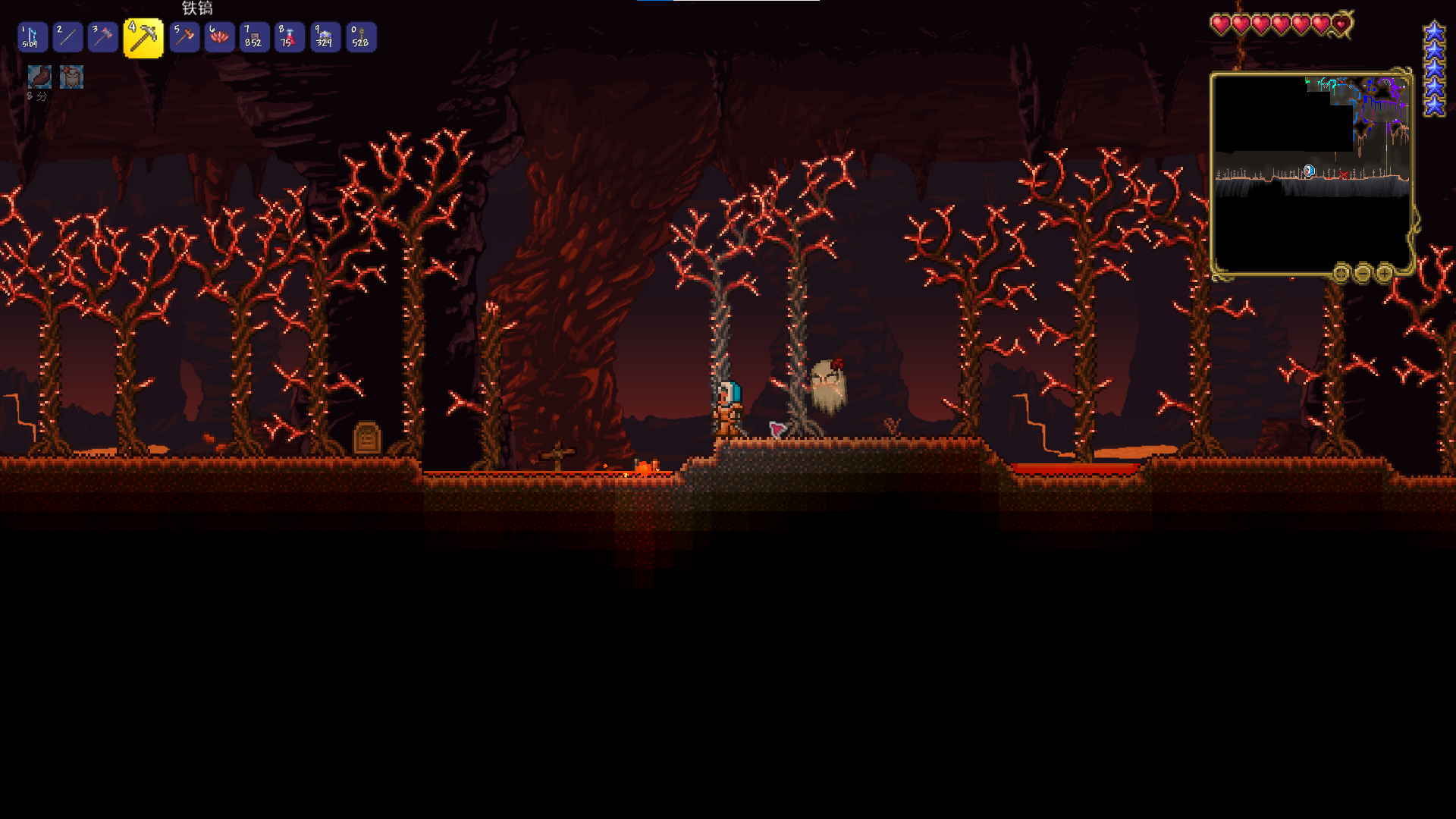Zoom in the minimap with plus button
This screenshot has height=819, width=1456.
tap(1384, 273)
